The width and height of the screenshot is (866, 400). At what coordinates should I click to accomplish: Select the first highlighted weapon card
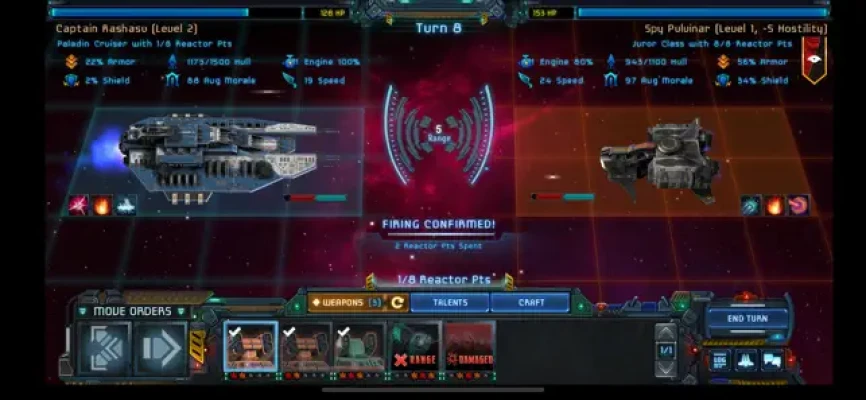point(251,347)
